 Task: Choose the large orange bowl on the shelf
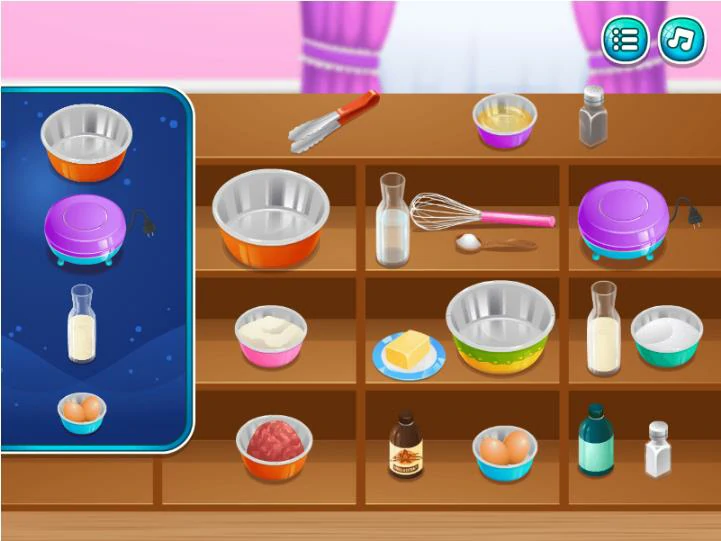click(270, 217)
